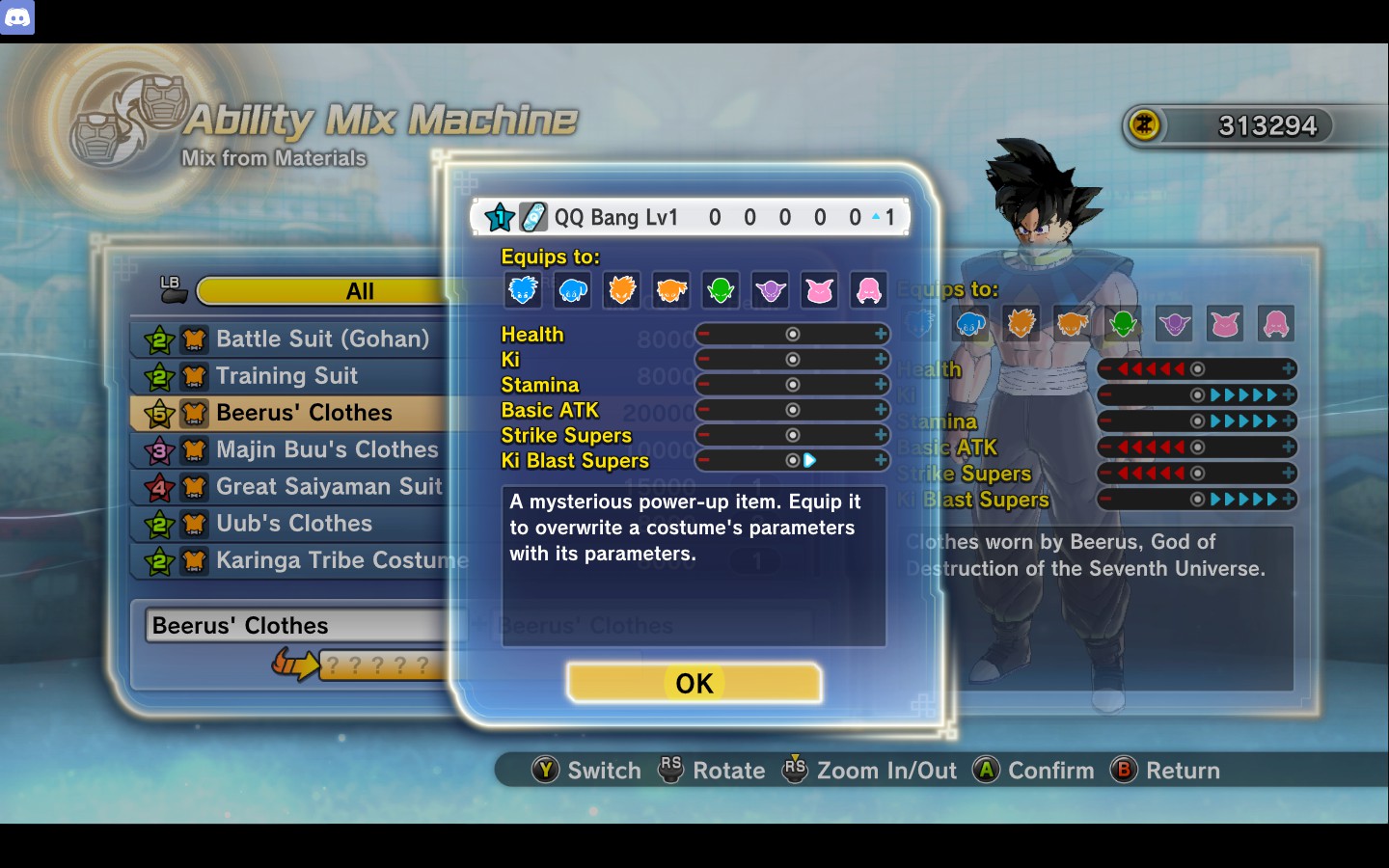Click the QQ Bang Lv1 capsule icon

click(531, 216)
